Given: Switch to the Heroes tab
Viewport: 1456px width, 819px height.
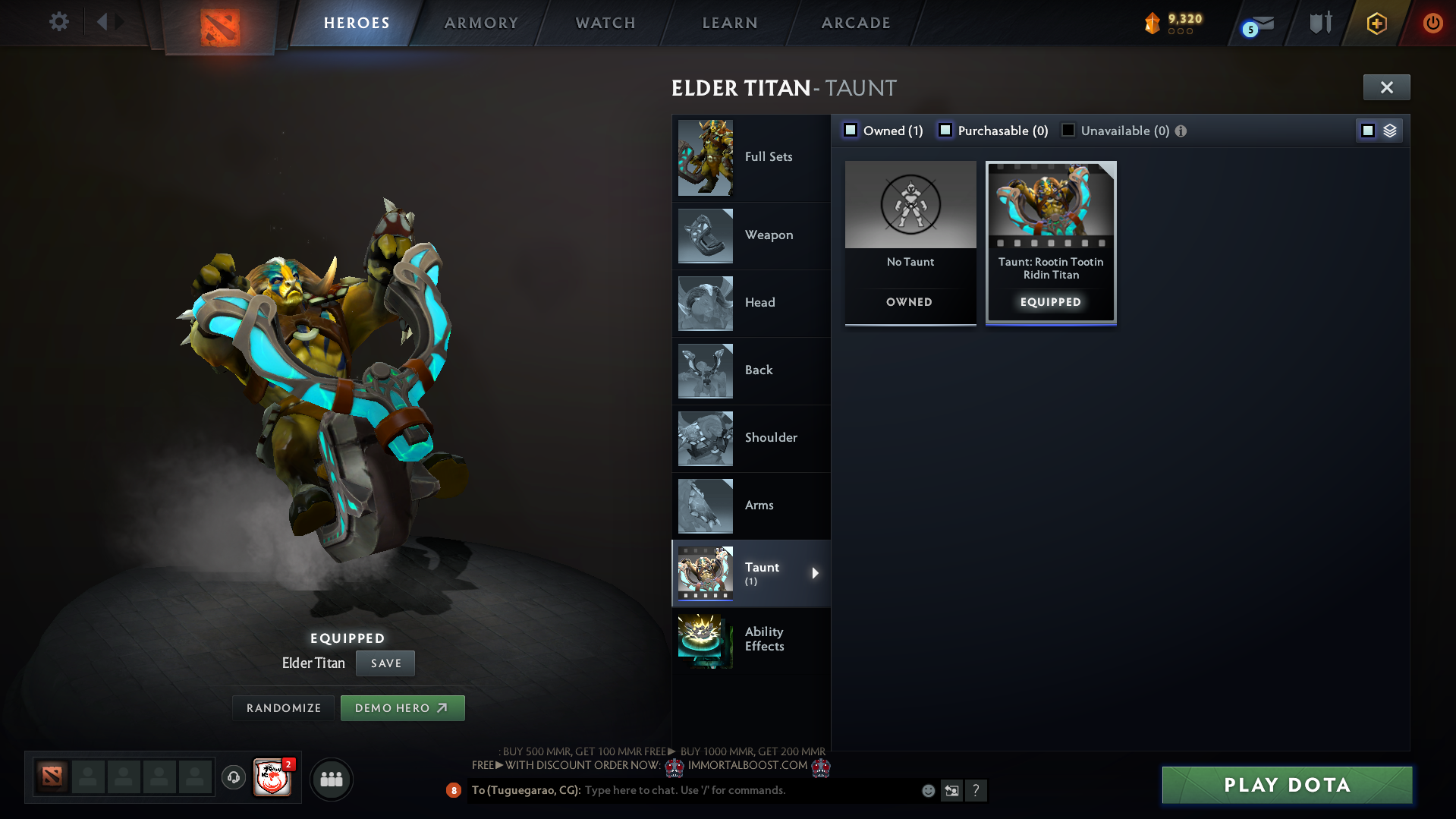Looking at the screenshot, I should click(x=357, y=23).
